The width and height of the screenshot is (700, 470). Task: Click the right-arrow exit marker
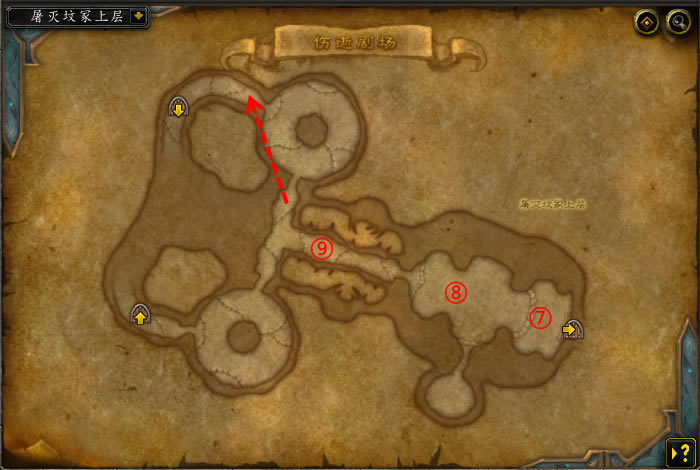click(x=572, y=328)
